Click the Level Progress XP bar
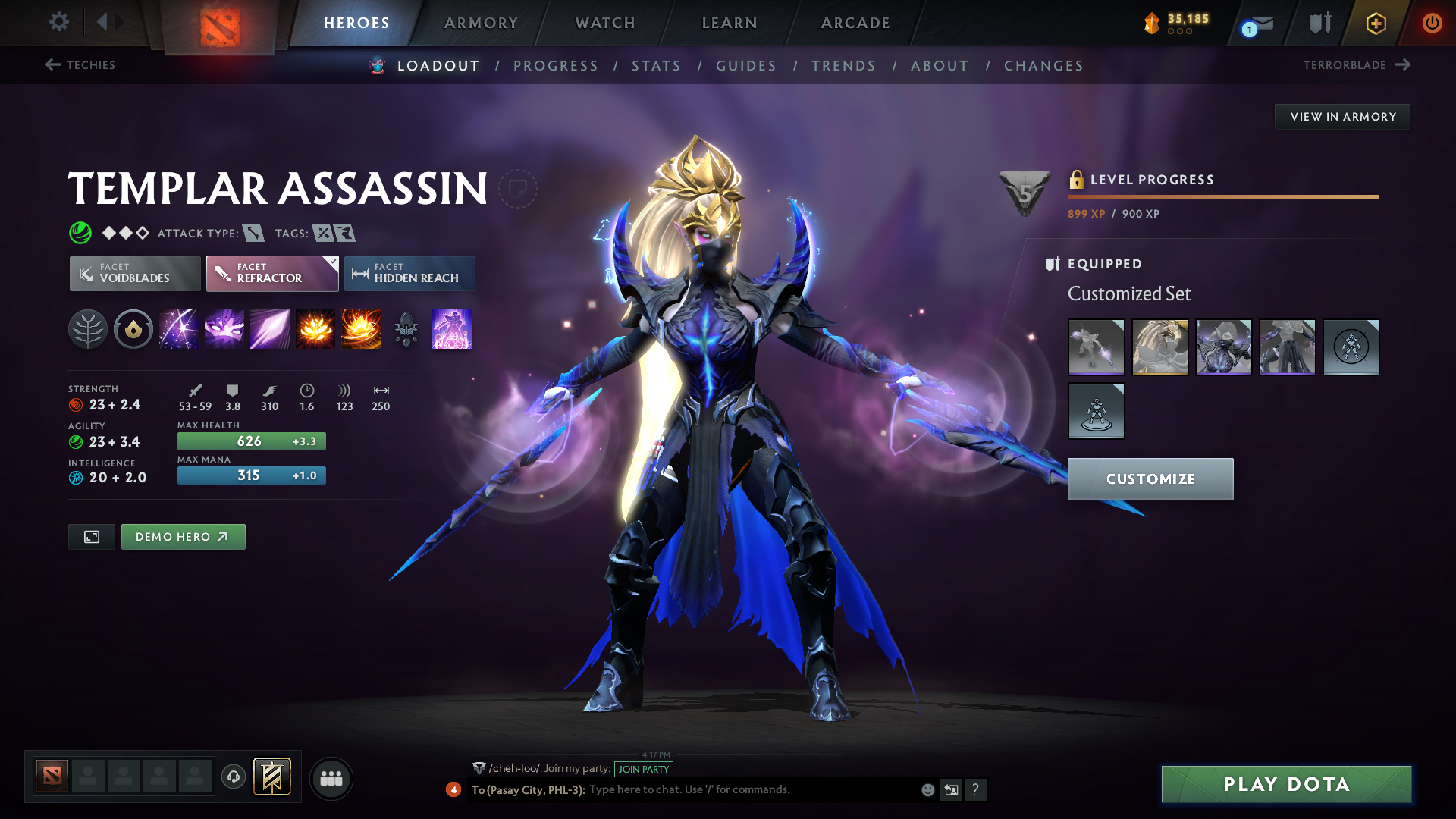The width and height of the screenshot is (1456, 819). [x=1222, y=196]
